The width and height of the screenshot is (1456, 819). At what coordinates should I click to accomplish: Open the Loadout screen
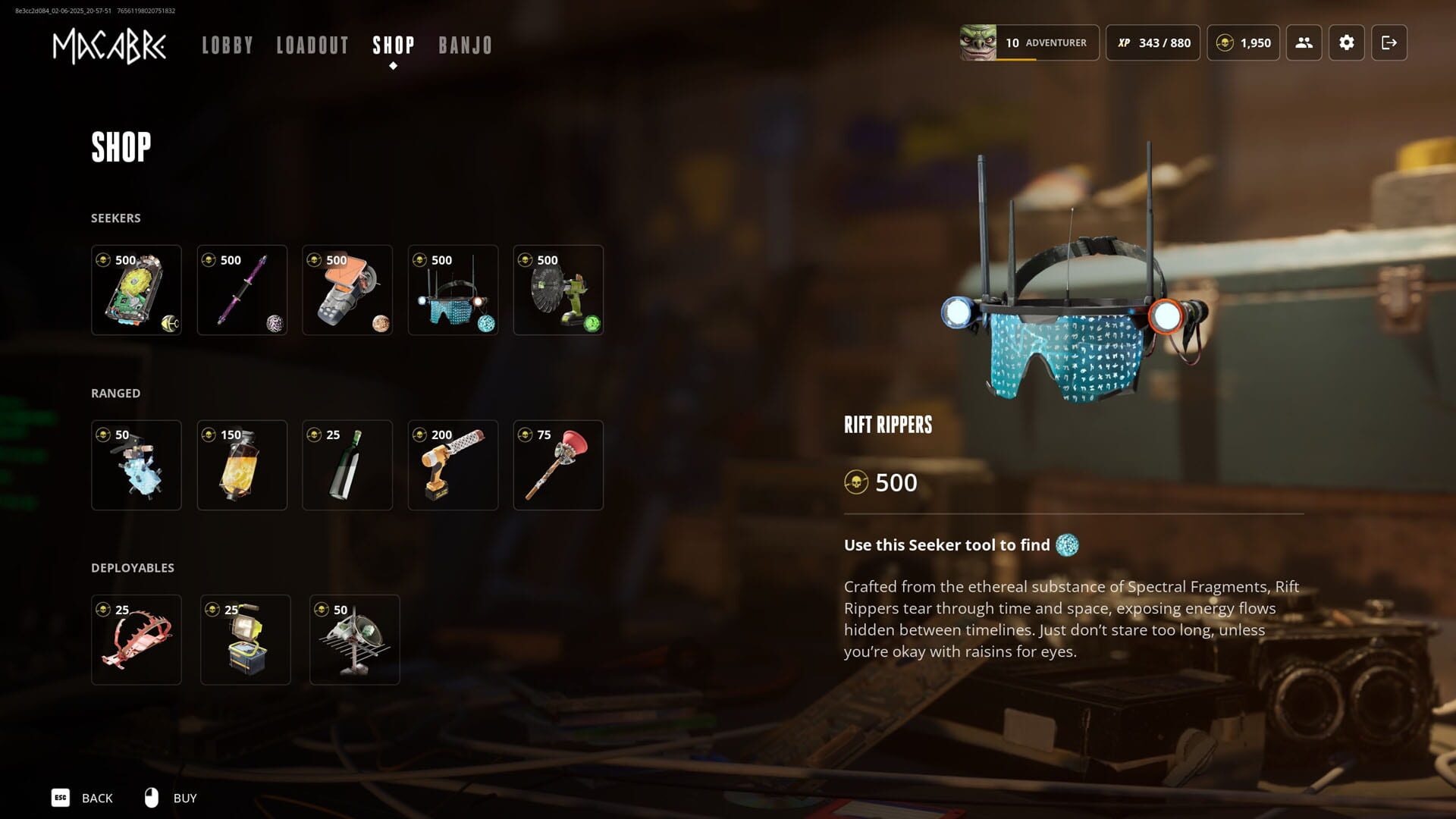point(312,45)
